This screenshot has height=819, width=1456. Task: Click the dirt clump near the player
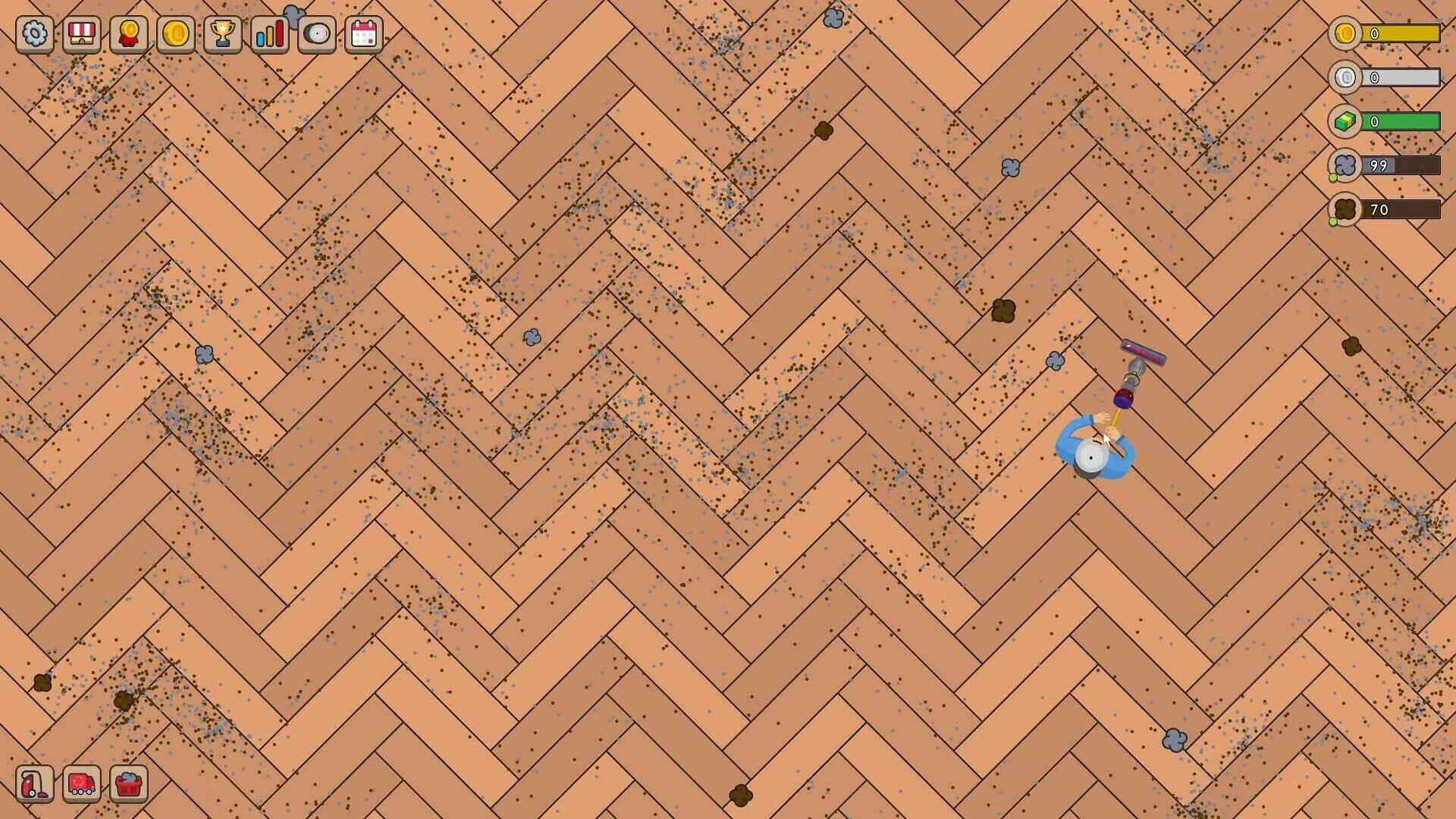click(x=1005, y=308)
